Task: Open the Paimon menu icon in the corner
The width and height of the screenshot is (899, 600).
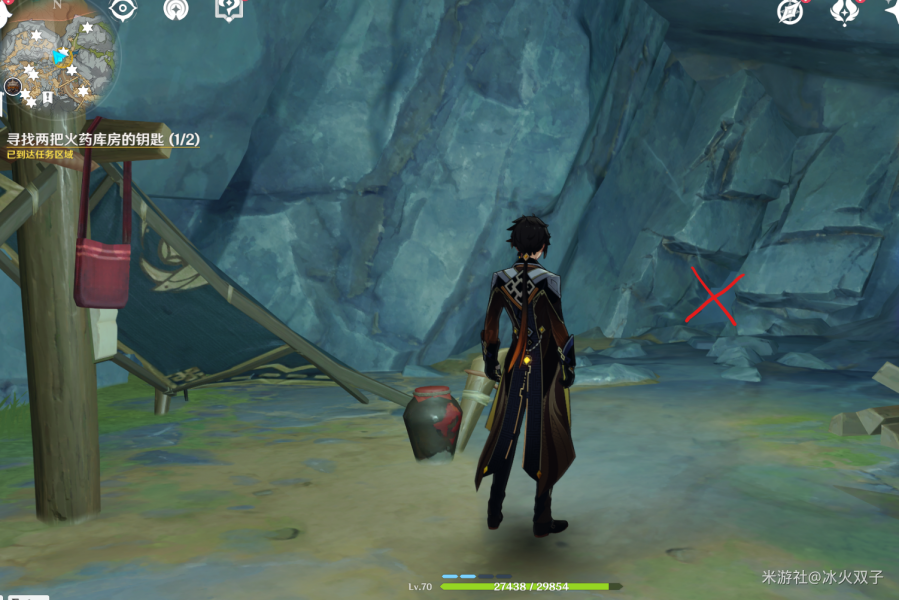Action: click(x=5, y=12)
